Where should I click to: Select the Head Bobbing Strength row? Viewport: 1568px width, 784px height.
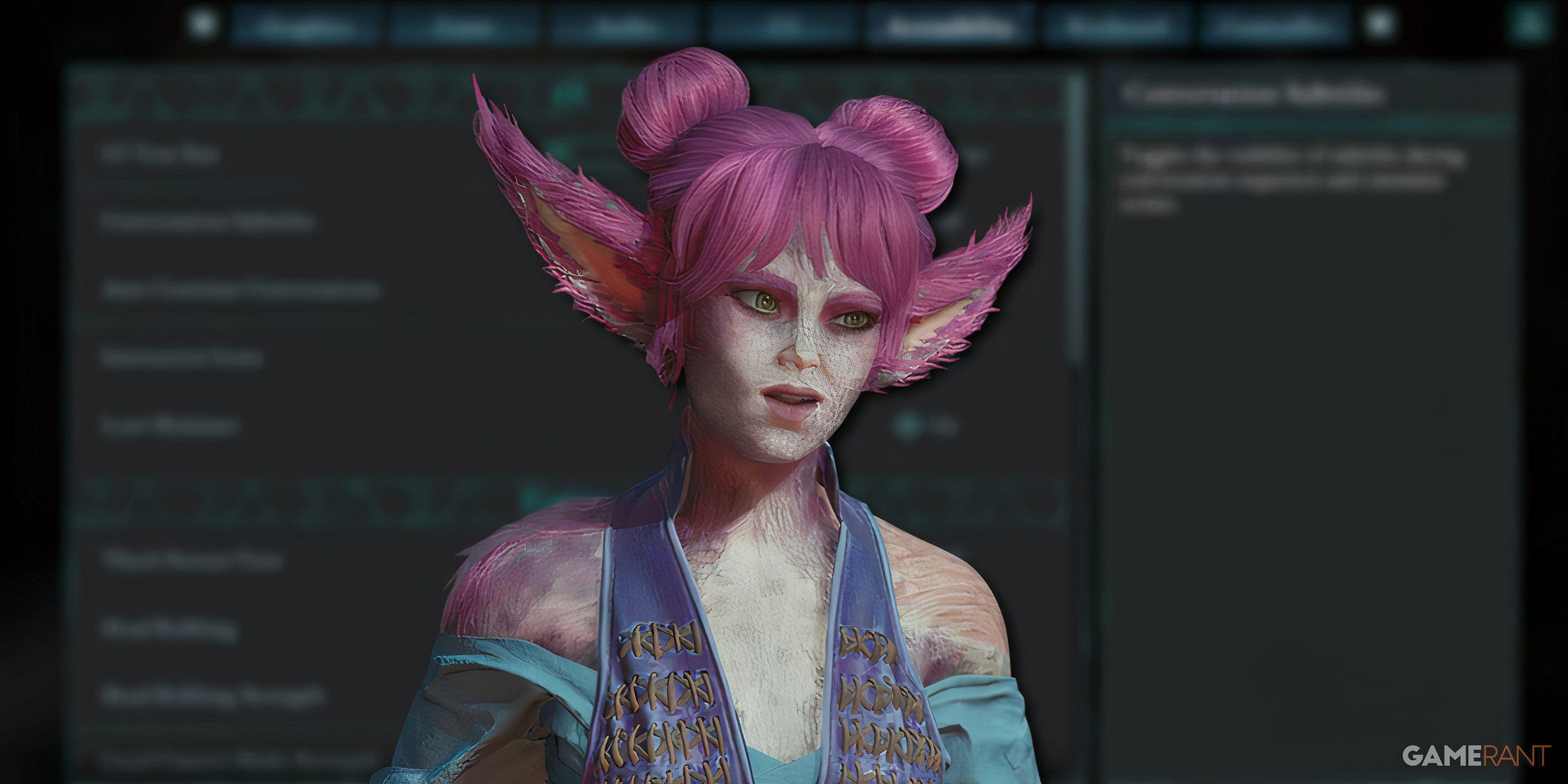[x=212, y=696]
